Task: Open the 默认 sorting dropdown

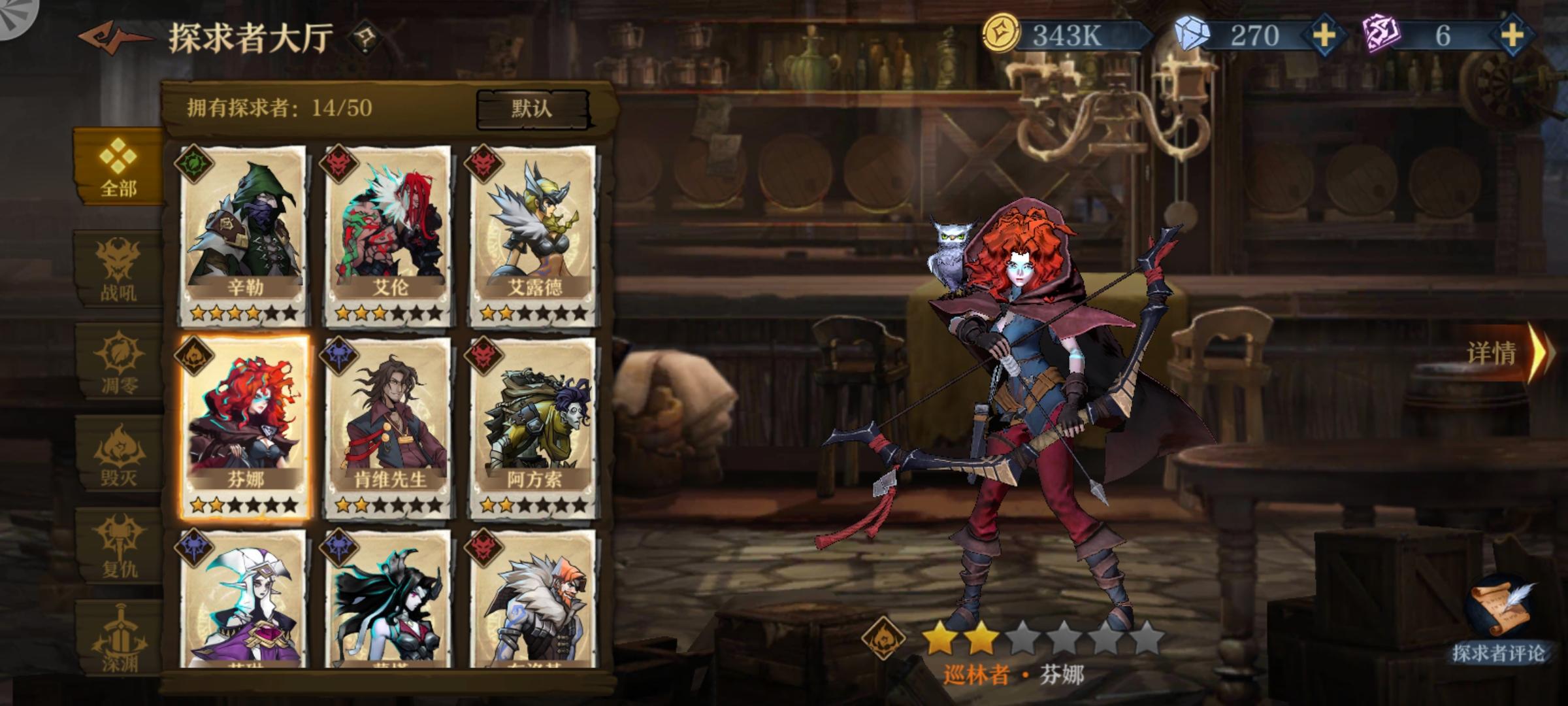Action: 531,109
